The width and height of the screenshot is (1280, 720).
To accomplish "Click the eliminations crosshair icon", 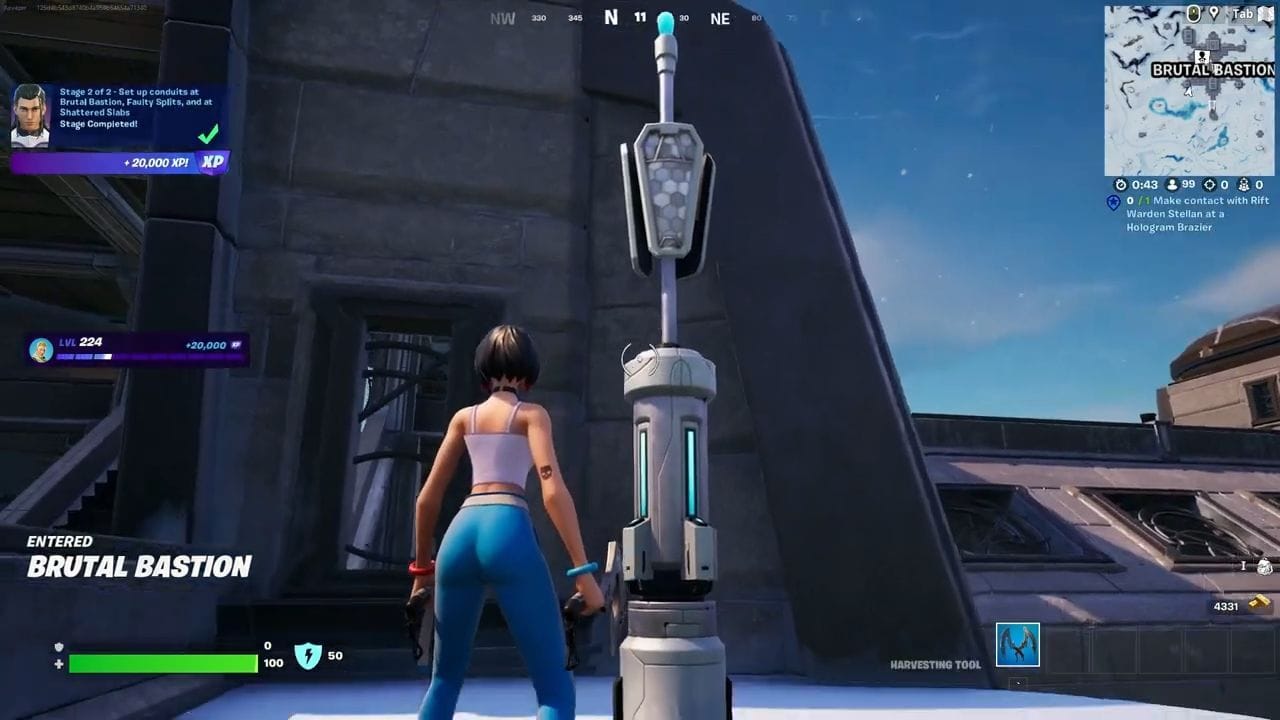I will (x=1208, y=184).
